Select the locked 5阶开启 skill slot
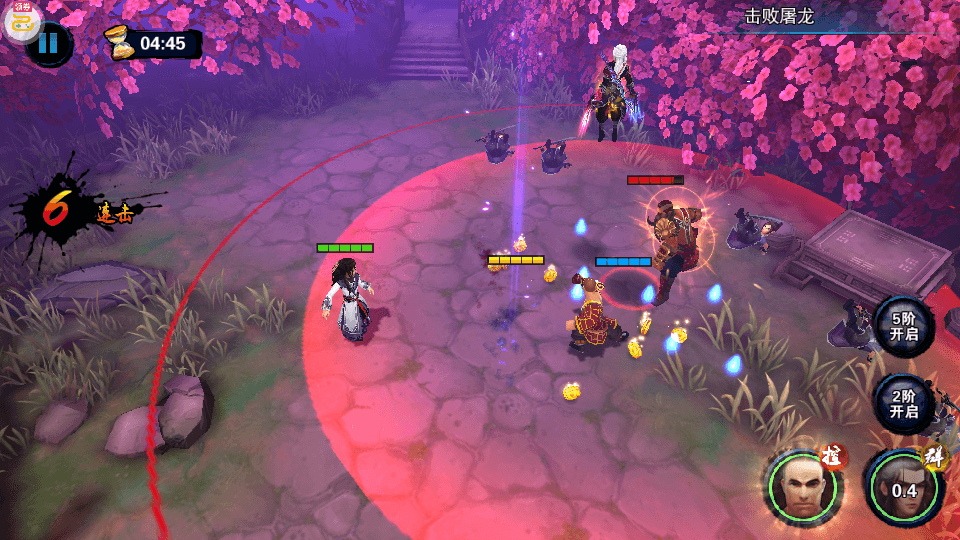 click(x=903, y=326)
